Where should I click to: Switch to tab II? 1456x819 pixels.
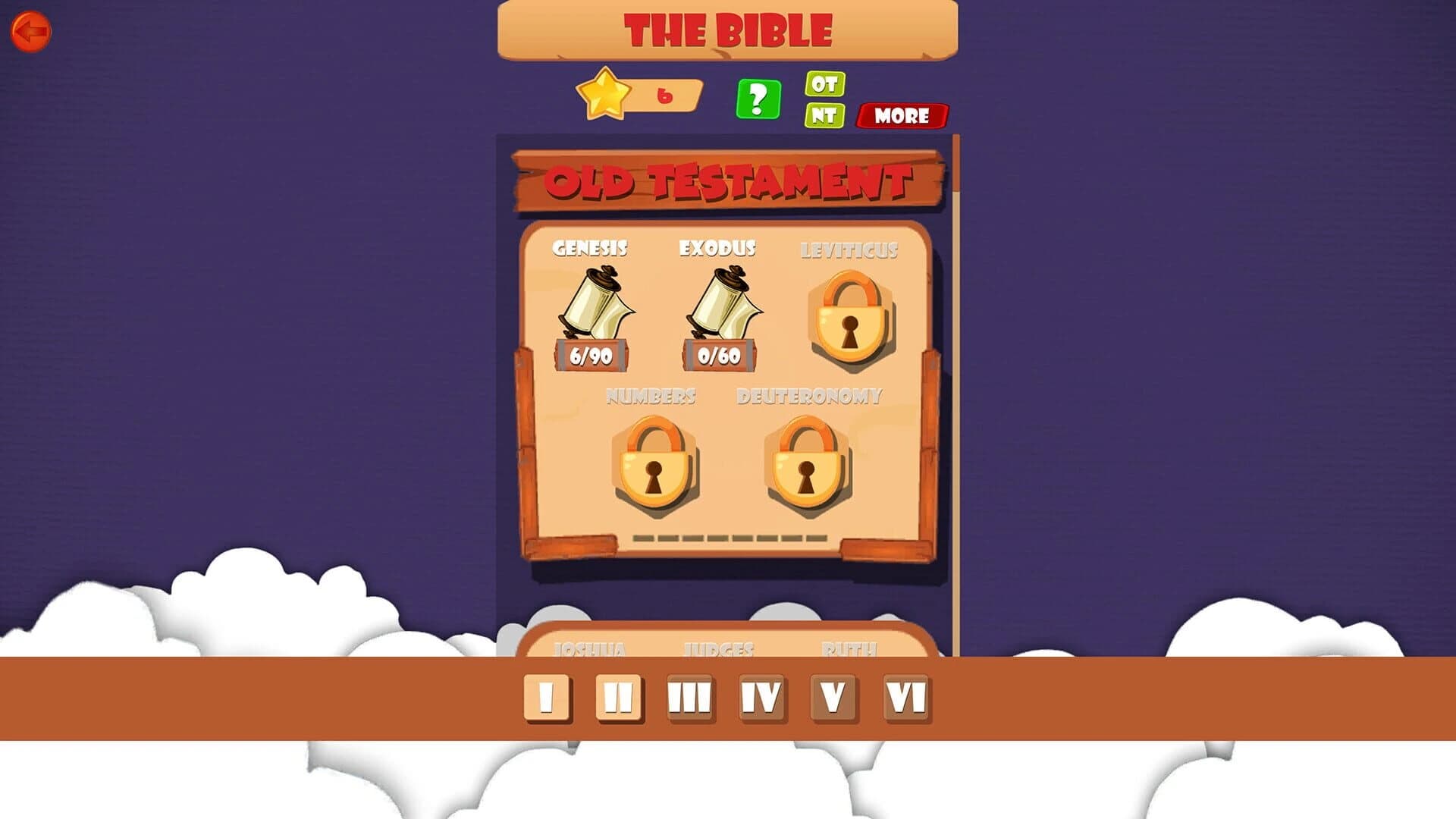(618, 695)
